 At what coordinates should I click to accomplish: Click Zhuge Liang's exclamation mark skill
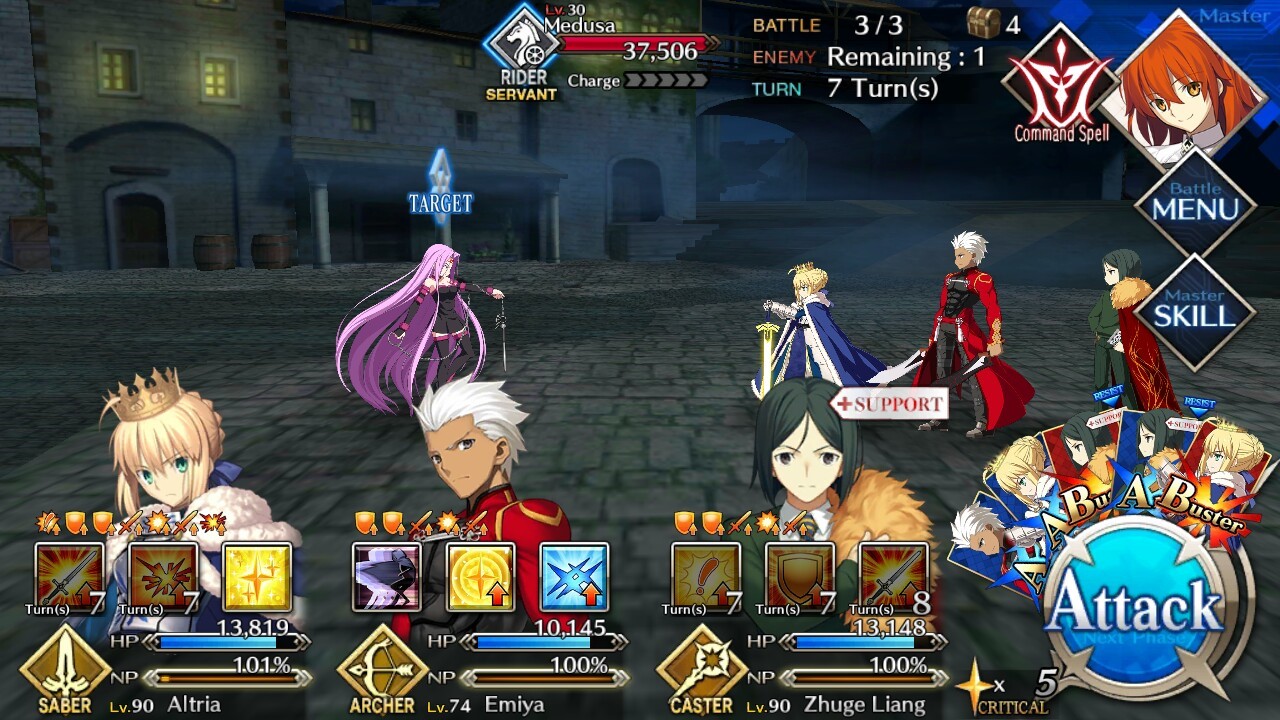click(x=705, y=577)
